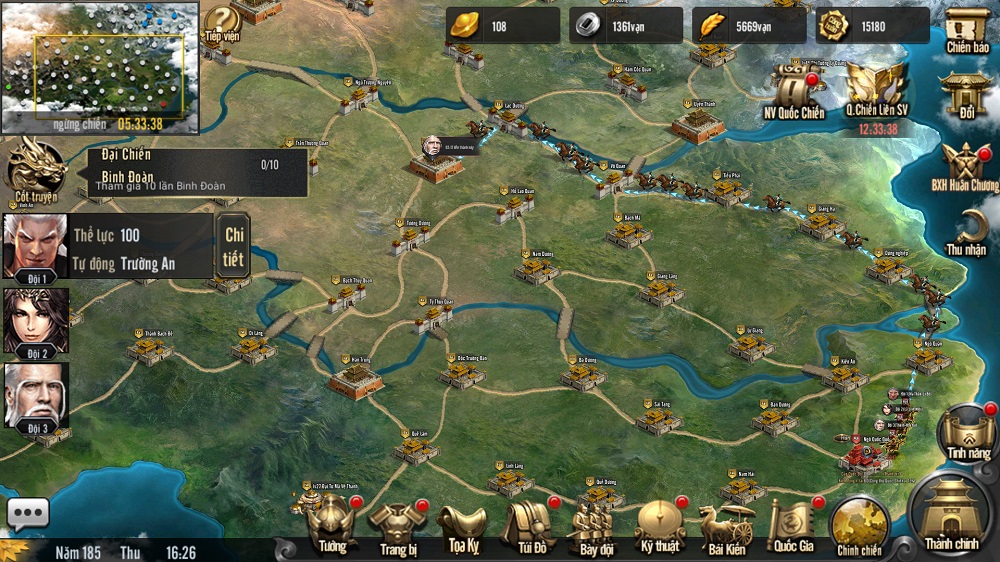Open the Đổi exchange shop
1000x562 pixels.
pyautogui.click(x=966, y=96)
